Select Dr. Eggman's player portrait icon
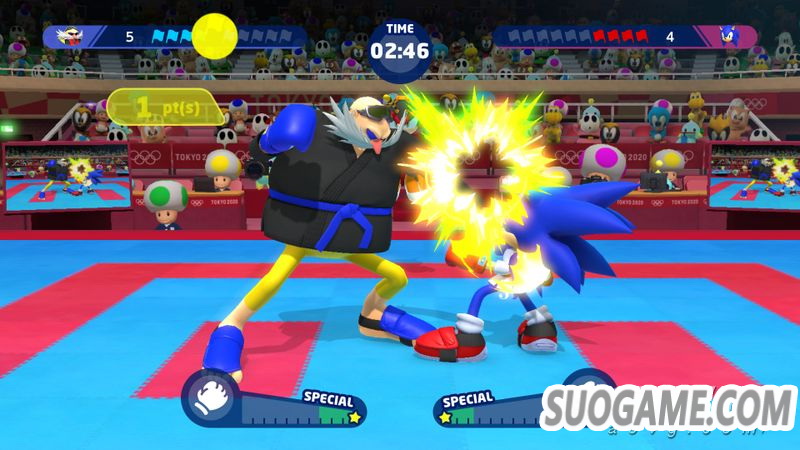Image resolution: width=800 pixels, height=450 pixels. [x=68, y=37]
